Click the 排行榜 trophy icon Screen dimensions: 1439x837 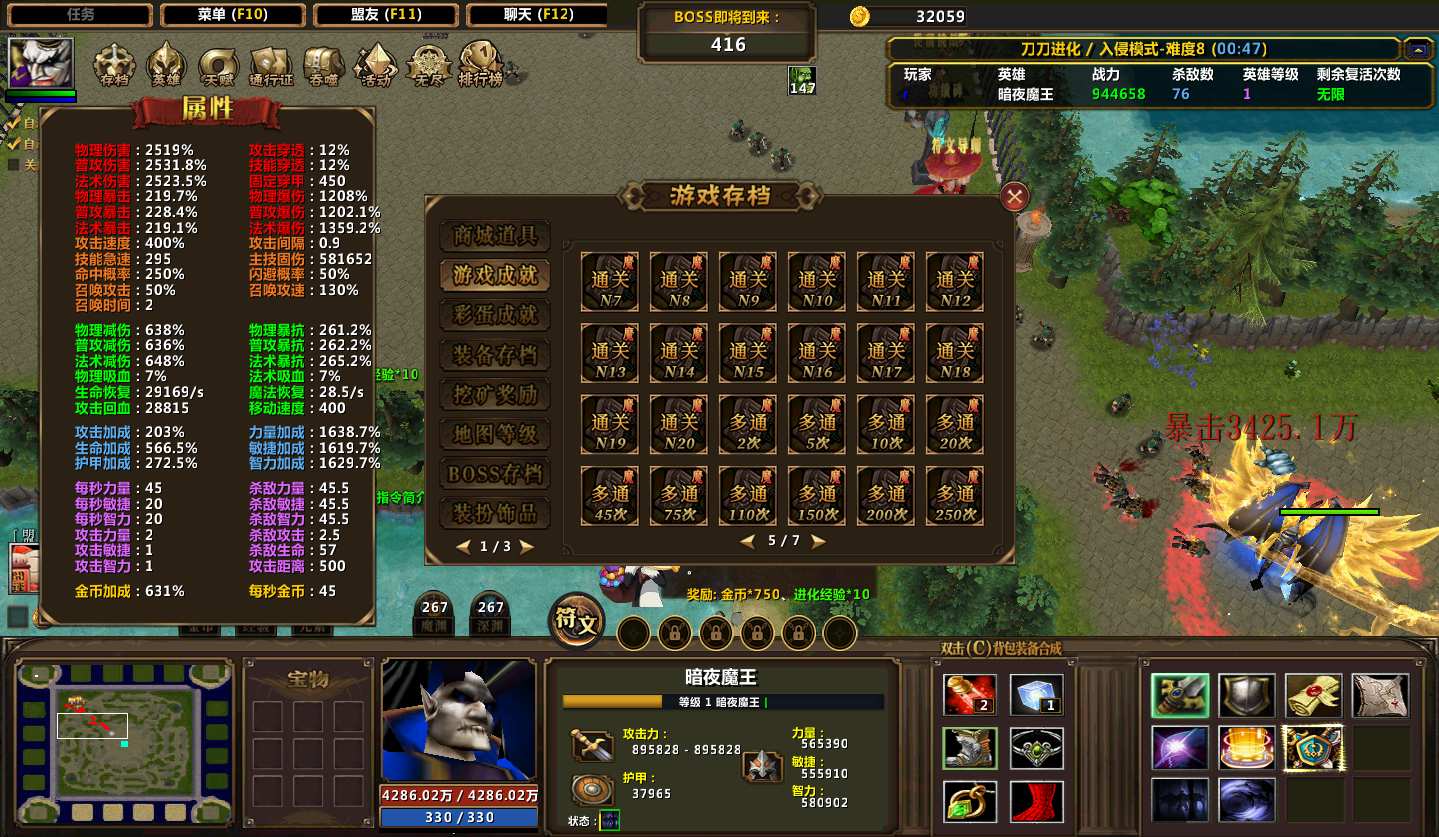pos(480,64)
